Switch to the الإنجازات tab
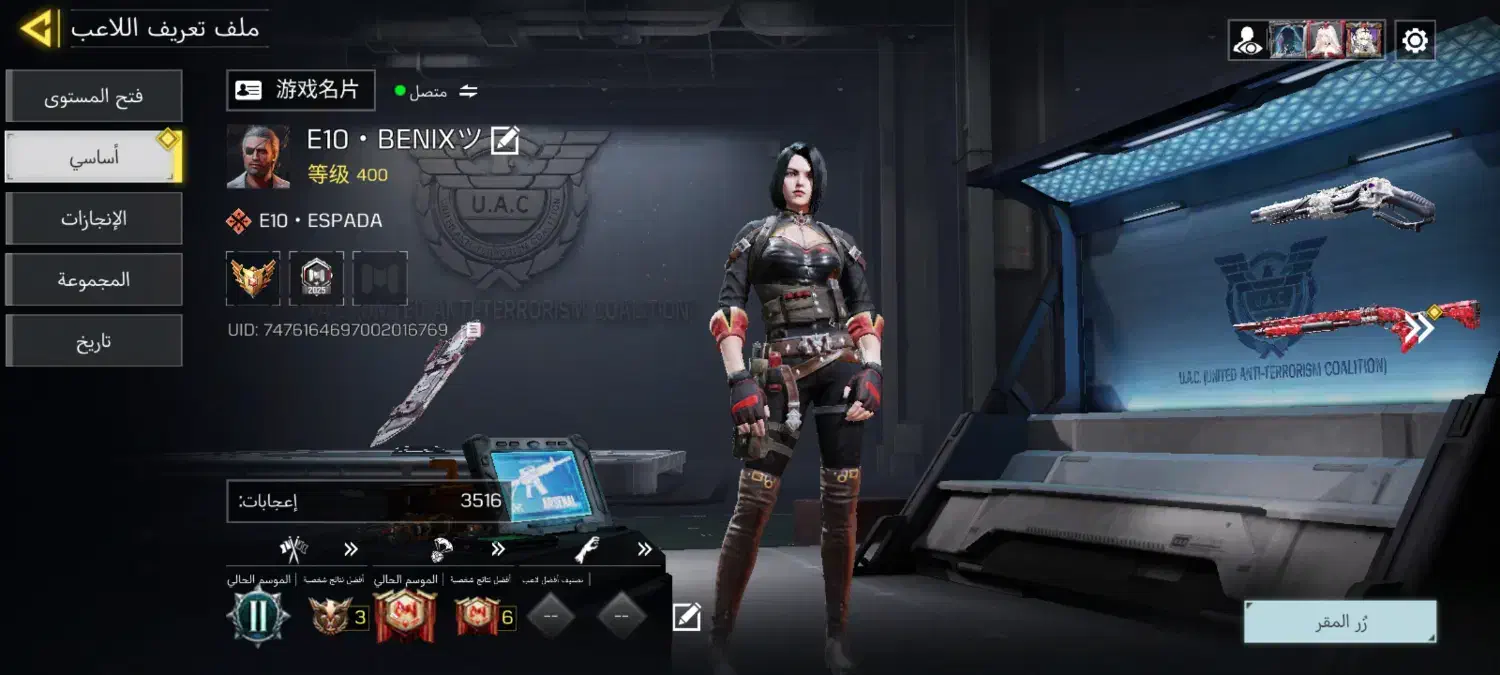The height and width of the screenshot is (675, 1500). (94, 219)
